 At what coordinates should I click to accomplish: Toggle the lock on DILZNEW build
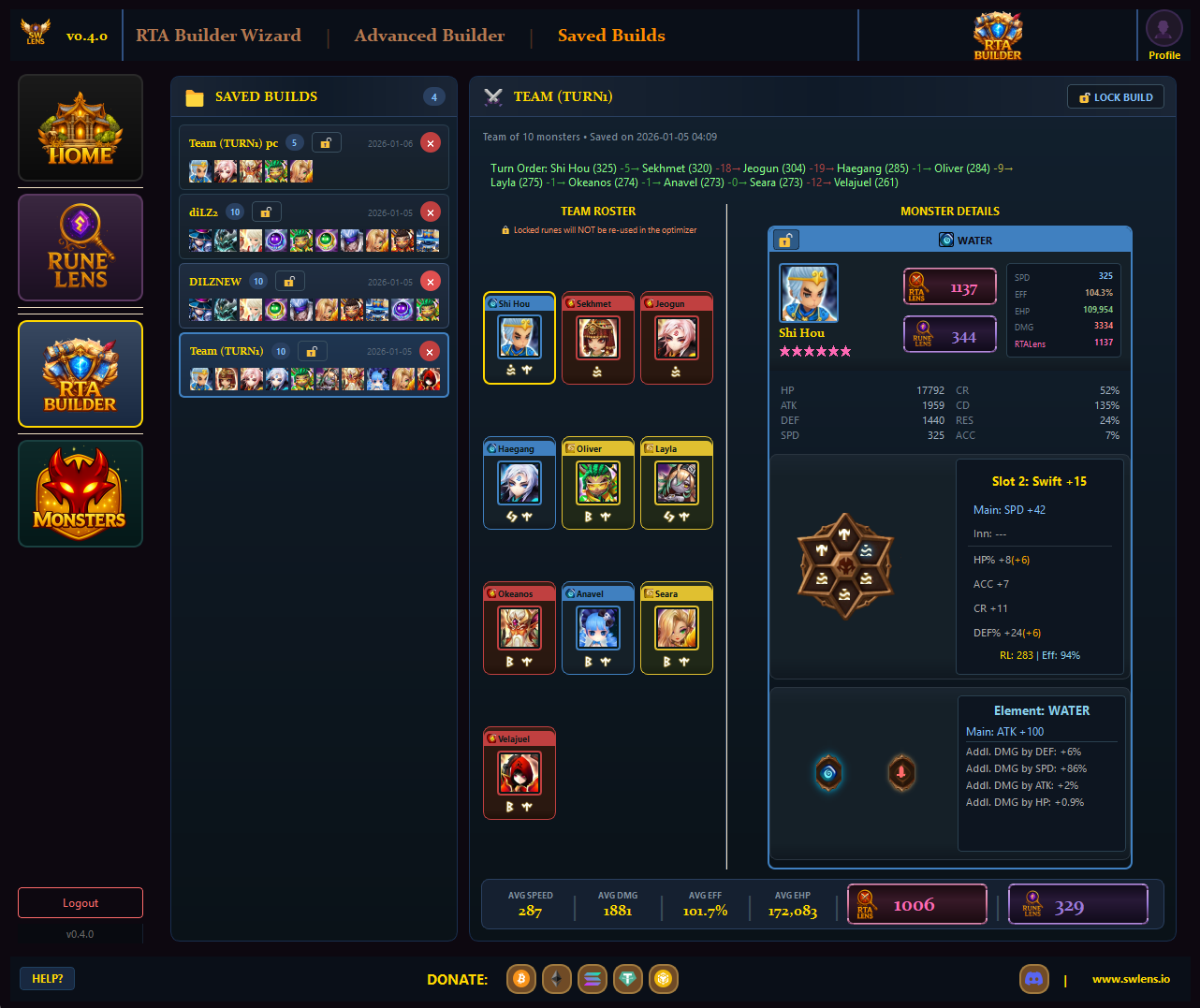point(289,280)
